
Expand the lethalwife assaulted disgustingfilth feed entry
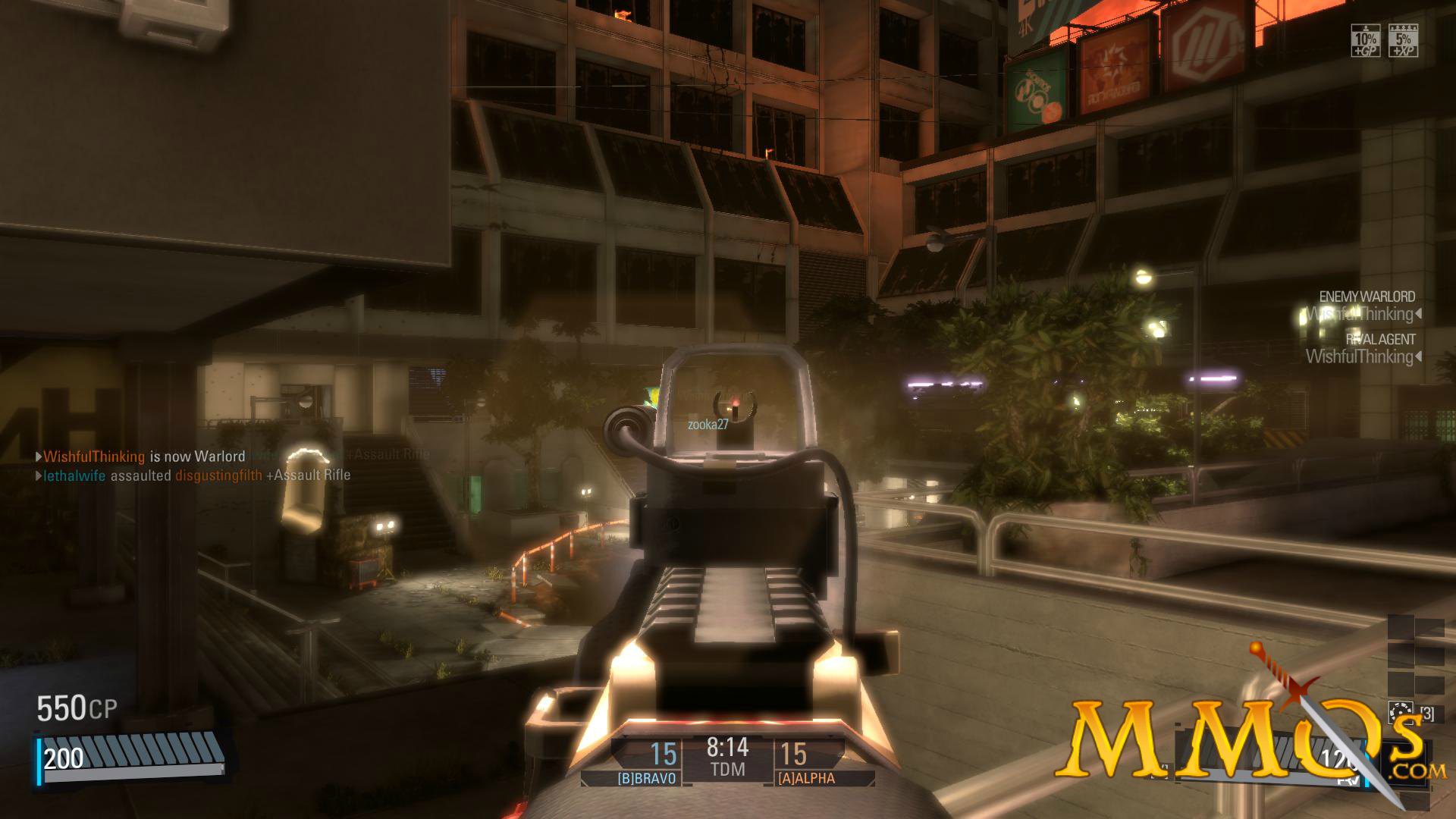click(x=193, y=475)
